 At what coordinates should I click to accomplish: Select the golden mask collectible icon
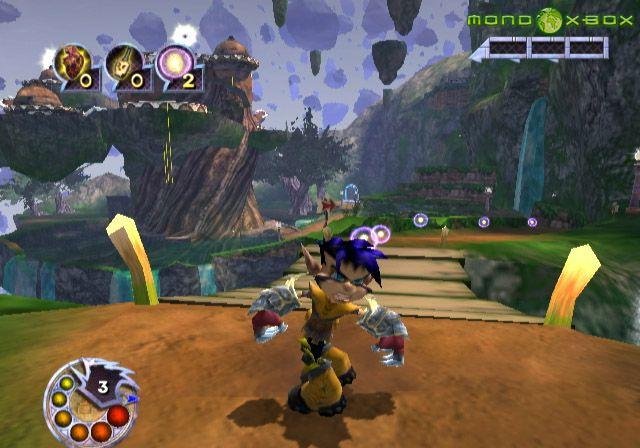coord(122,62)
